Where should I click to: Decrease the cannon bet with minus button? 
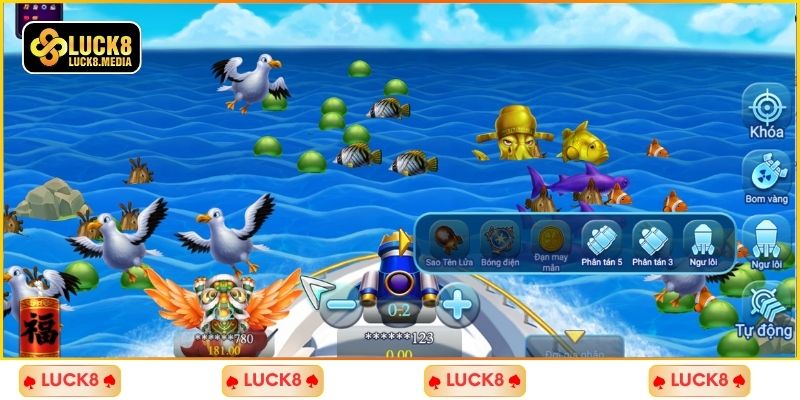pyautogui.click(x=343, y=303)
